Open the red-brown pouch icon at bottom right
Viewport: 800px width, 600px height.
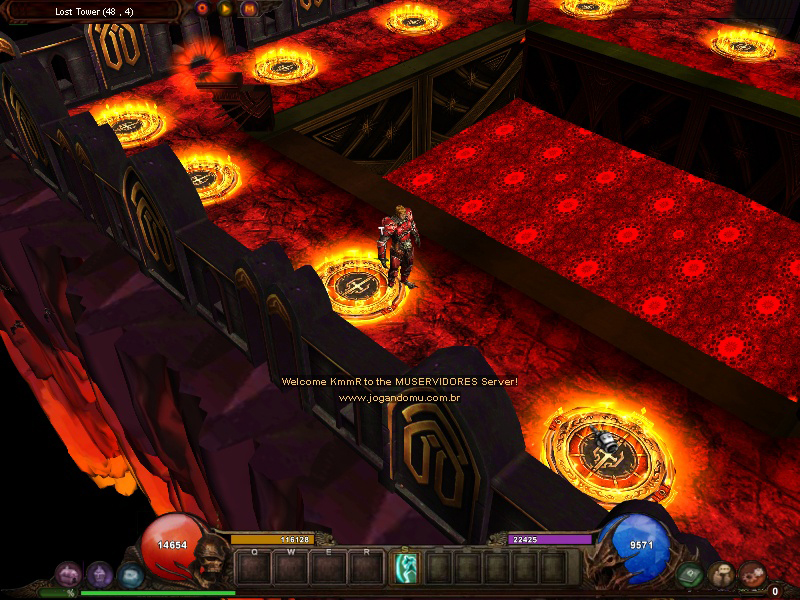tap(751, 575)
